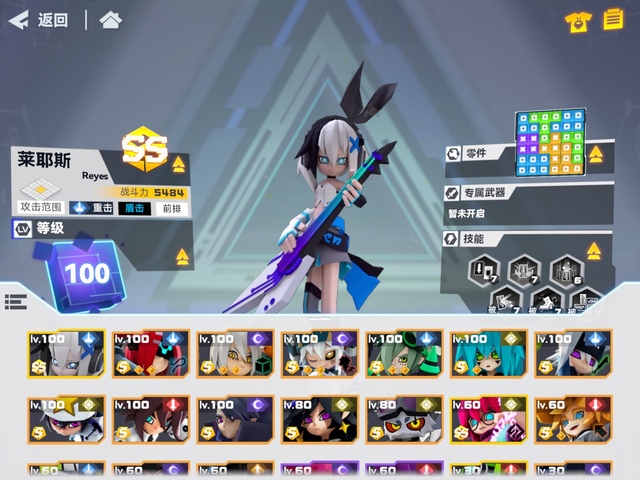
Task: Select the level 6 skill hexagon
Action: (564, 269)
